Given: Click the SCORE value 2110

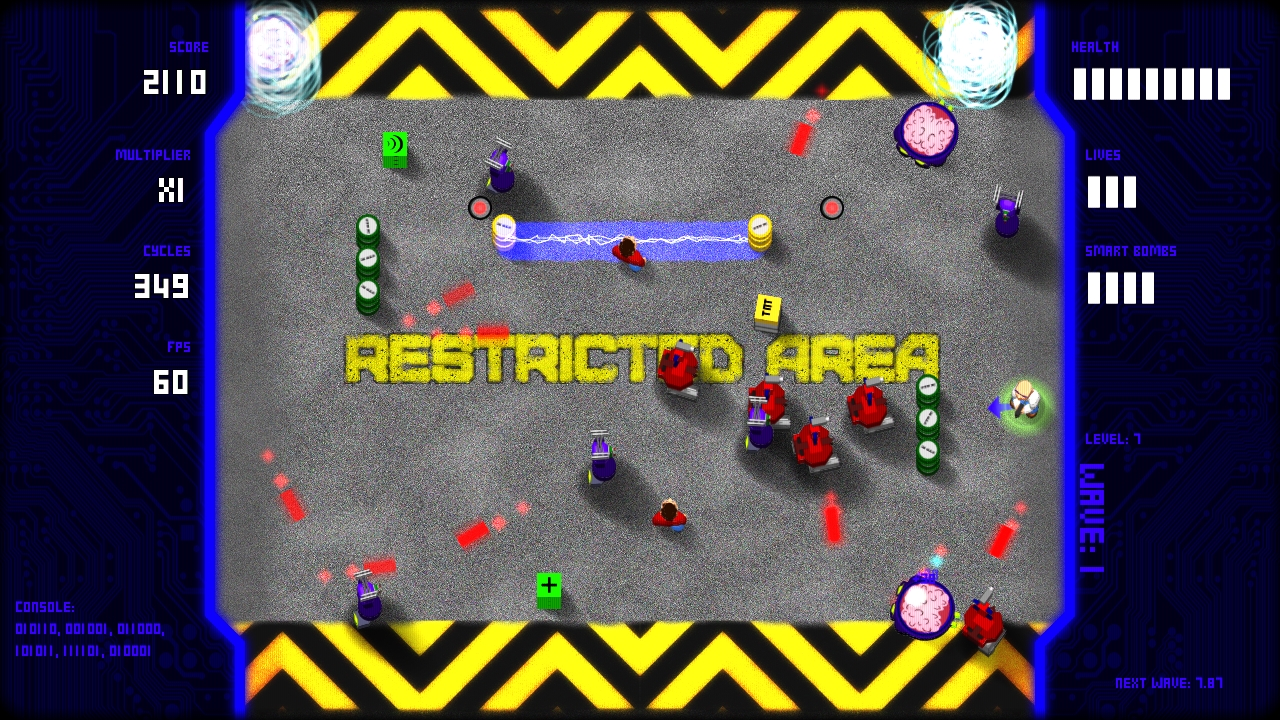Looking at the screenshot, I should tap(176, 84).
